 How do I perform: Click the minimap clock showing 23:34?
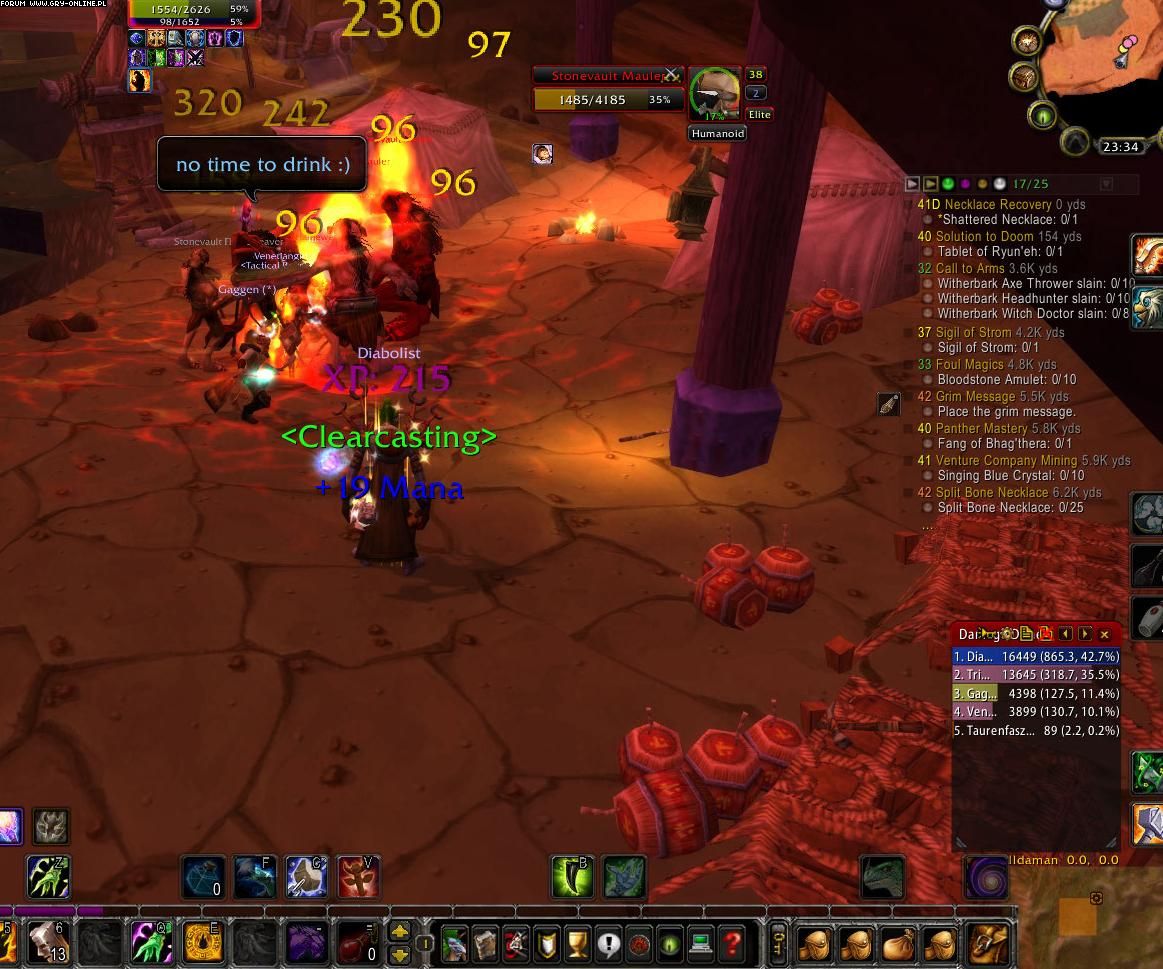[1120, 147]
